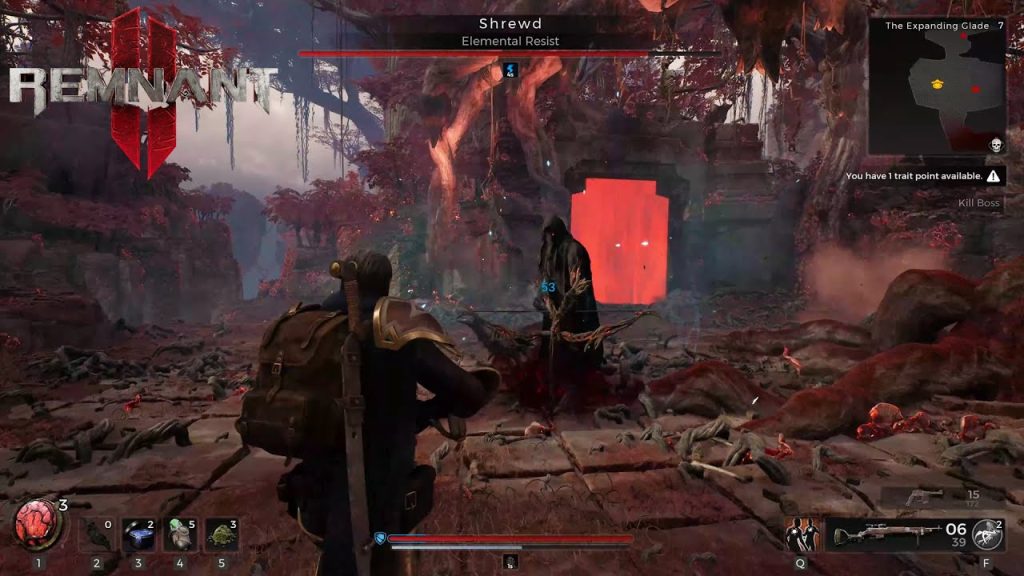
Task: Click the shield icon beside the health bar
Action: [x=379, y=539]
